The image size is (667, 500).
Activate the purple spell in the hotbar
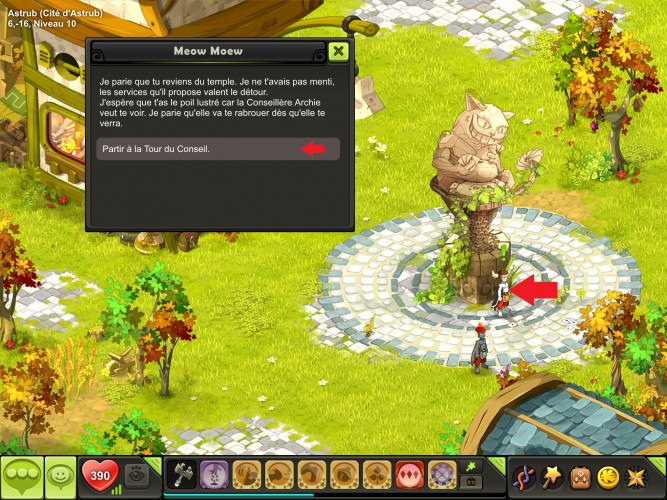pos(213,474)
